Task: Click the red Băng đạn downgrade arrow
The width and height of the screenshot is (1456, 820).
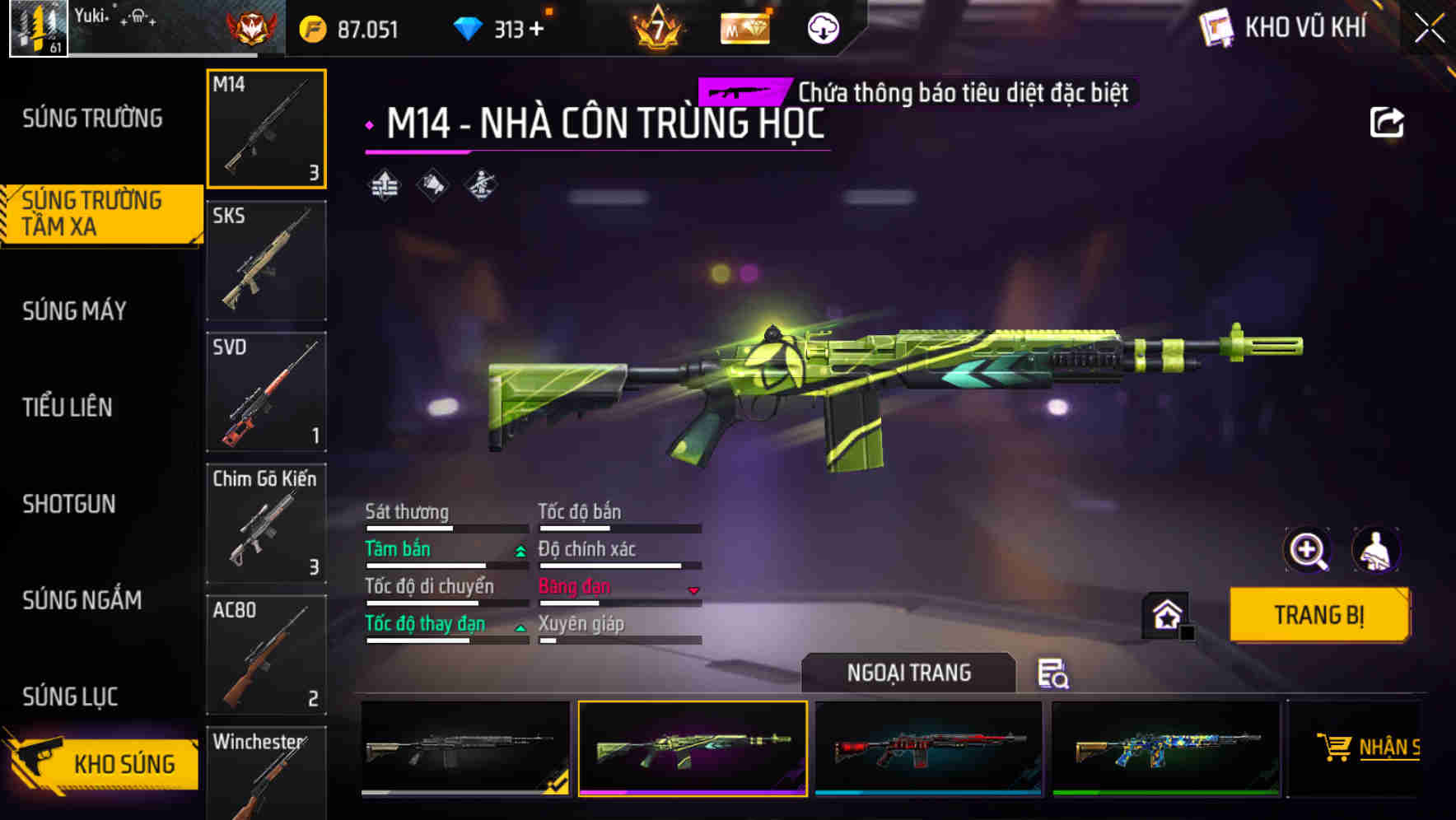Action: 693,591
